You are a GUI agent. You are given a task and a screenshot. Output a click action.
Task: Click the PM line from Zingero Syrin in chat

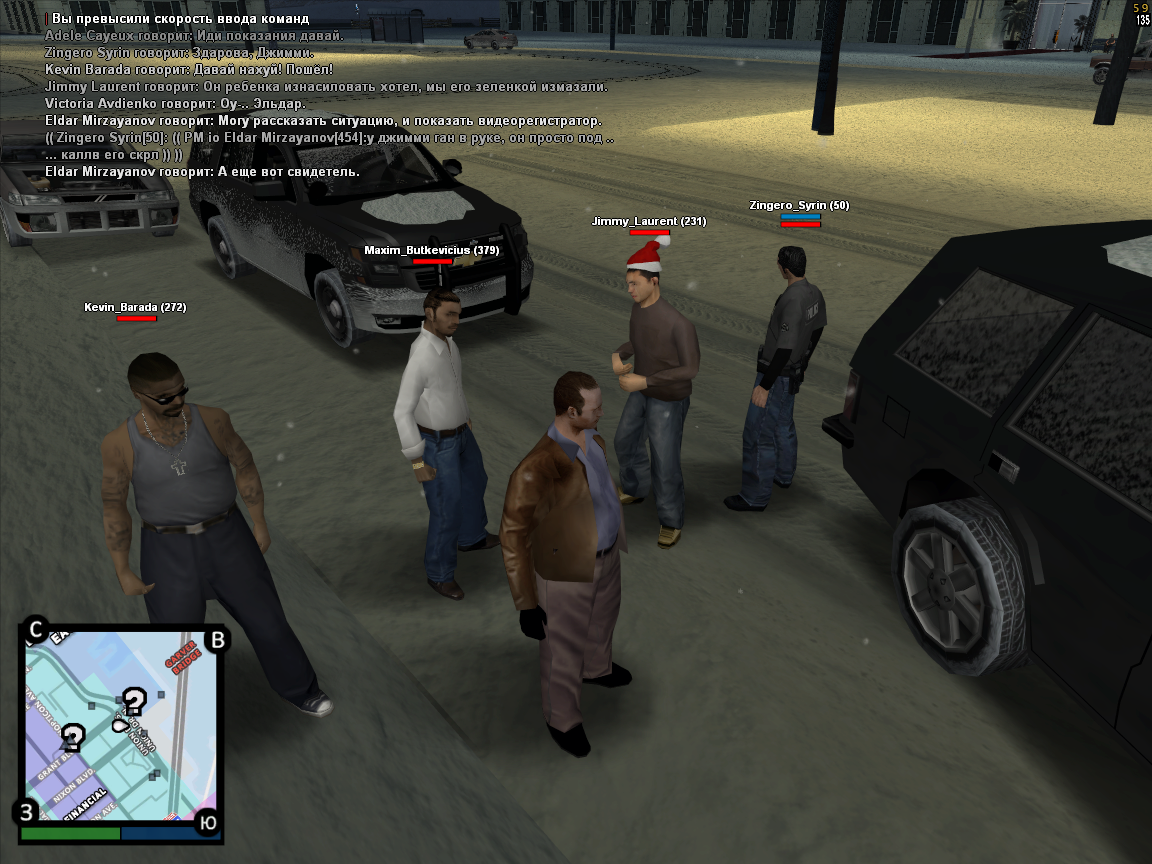[330, 138]
